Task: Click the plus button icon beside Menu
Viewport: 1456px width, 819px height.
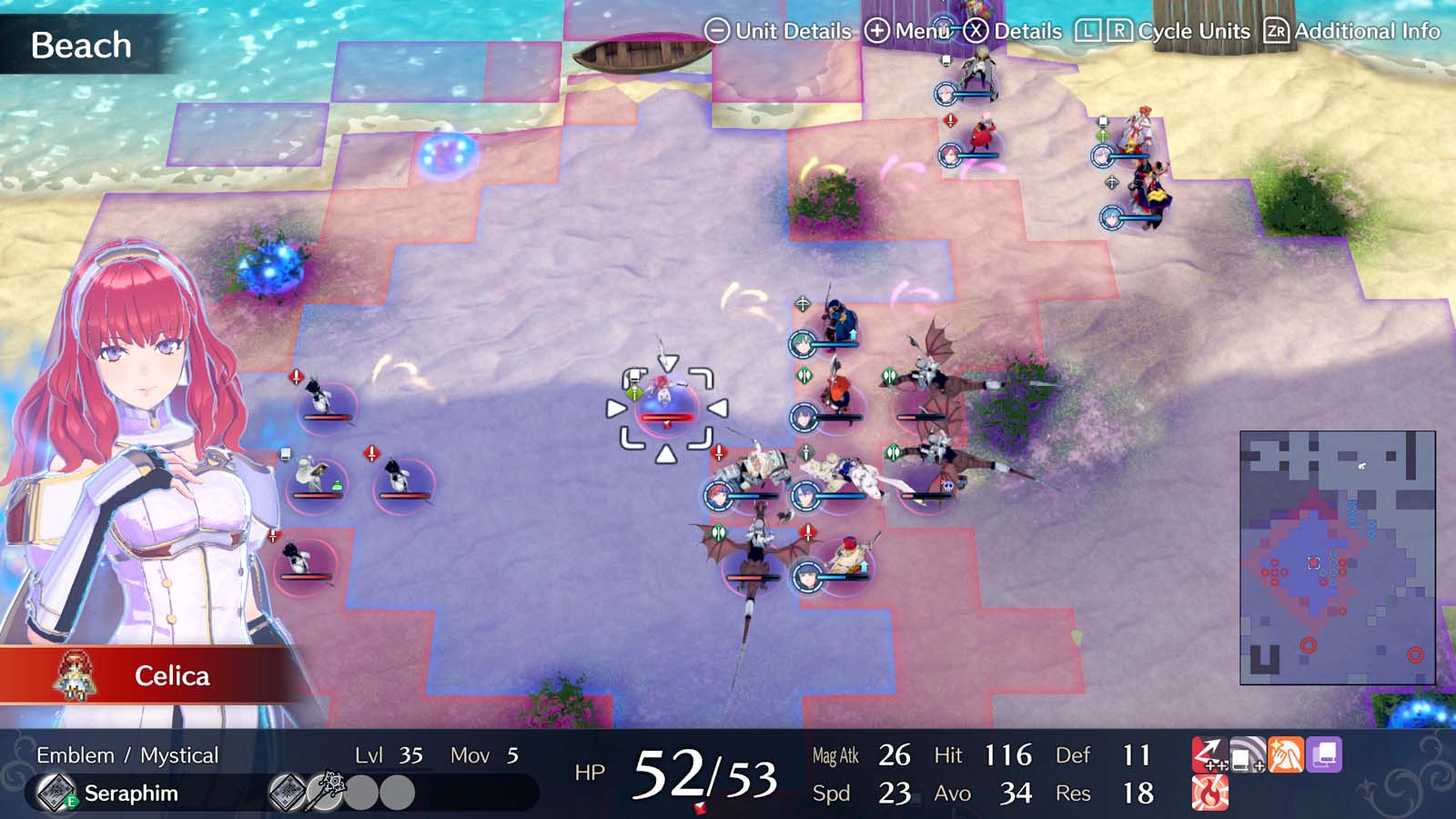Action: coord(877,30)
